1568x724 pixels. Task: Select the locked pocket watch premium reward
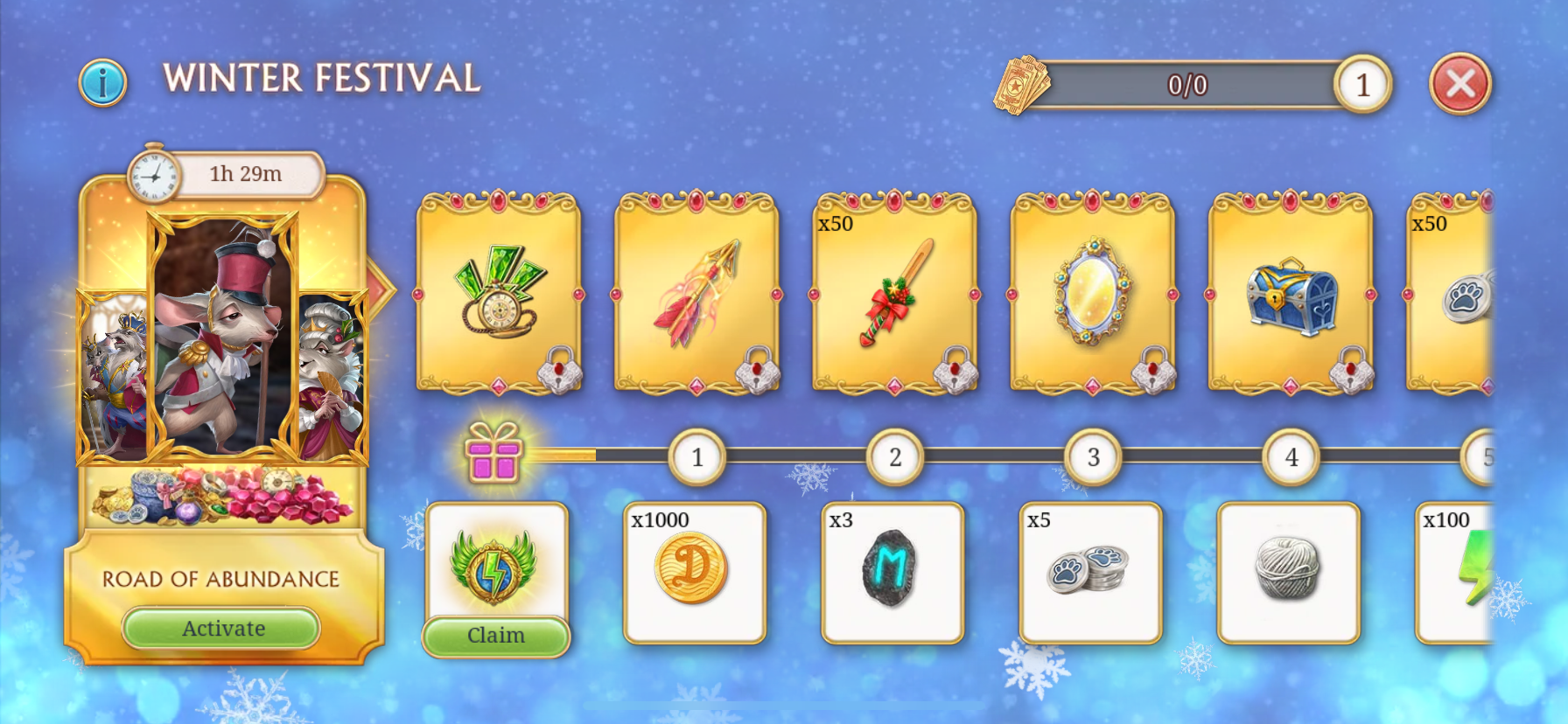498,293
